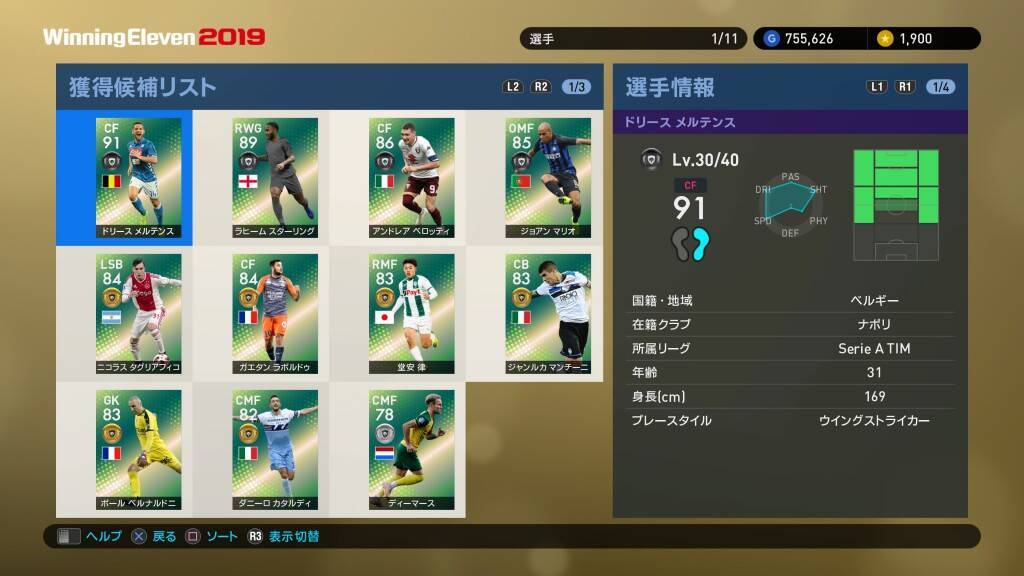Click the 1/4 page indicator of player info
Screen dimensions: 1024x576
click(x=940, y=87)
